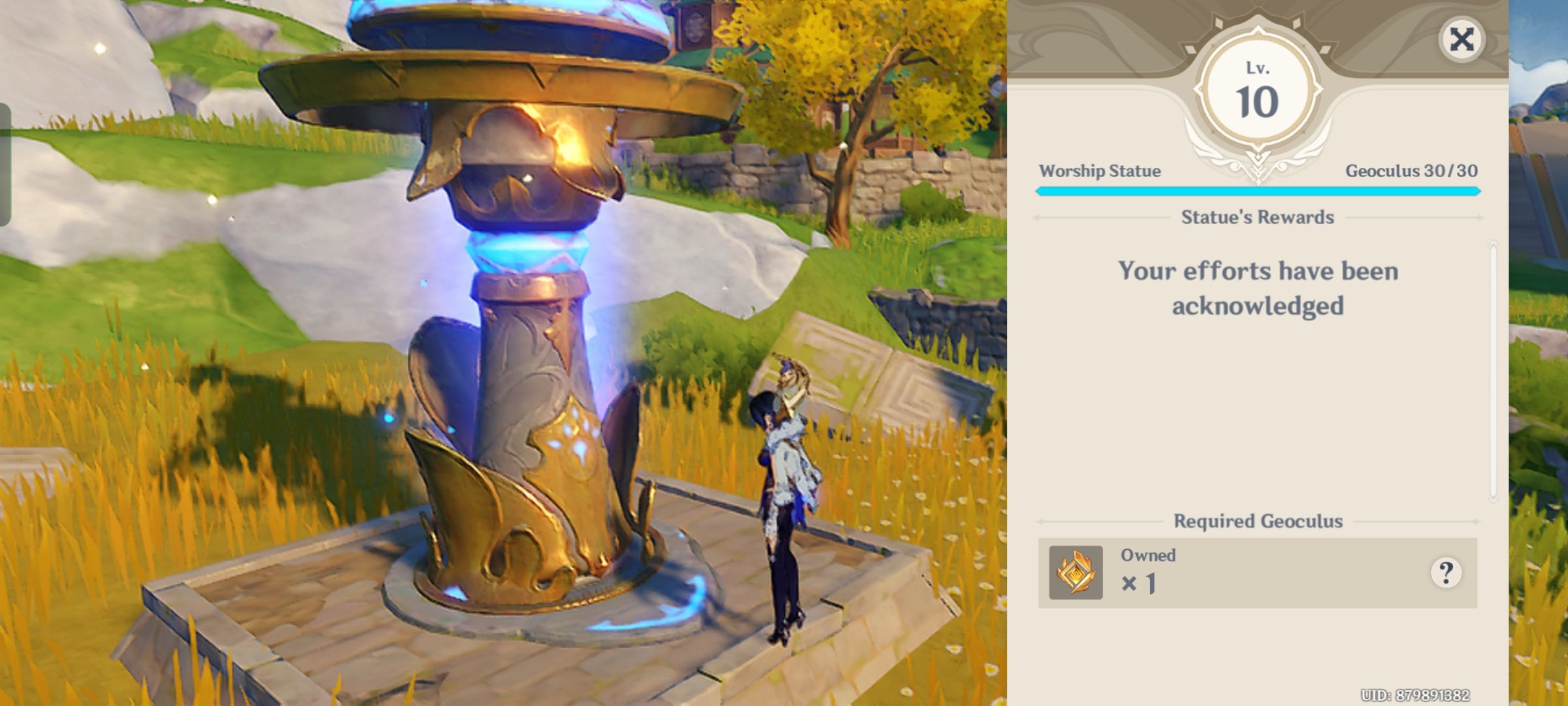
Task: Open the Geoculus question mark help
Action: point(1446,573)
